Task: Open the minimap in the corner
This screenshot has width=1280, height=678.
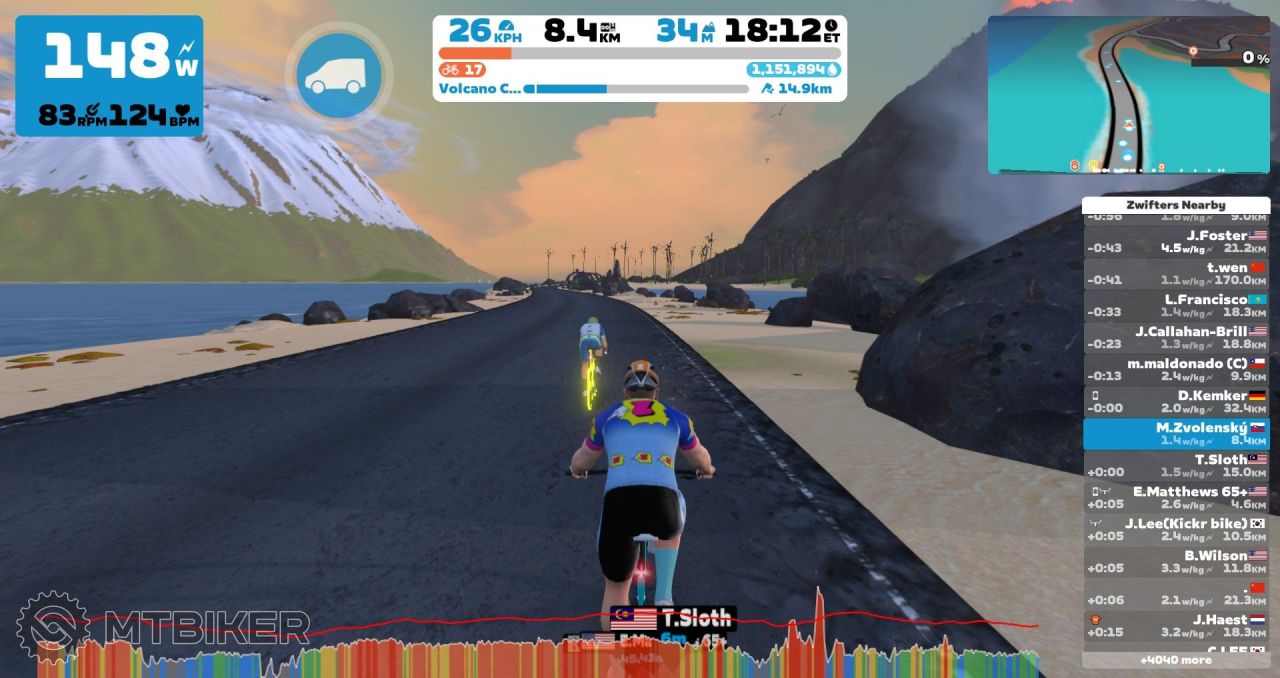Action: [1128, 95]
